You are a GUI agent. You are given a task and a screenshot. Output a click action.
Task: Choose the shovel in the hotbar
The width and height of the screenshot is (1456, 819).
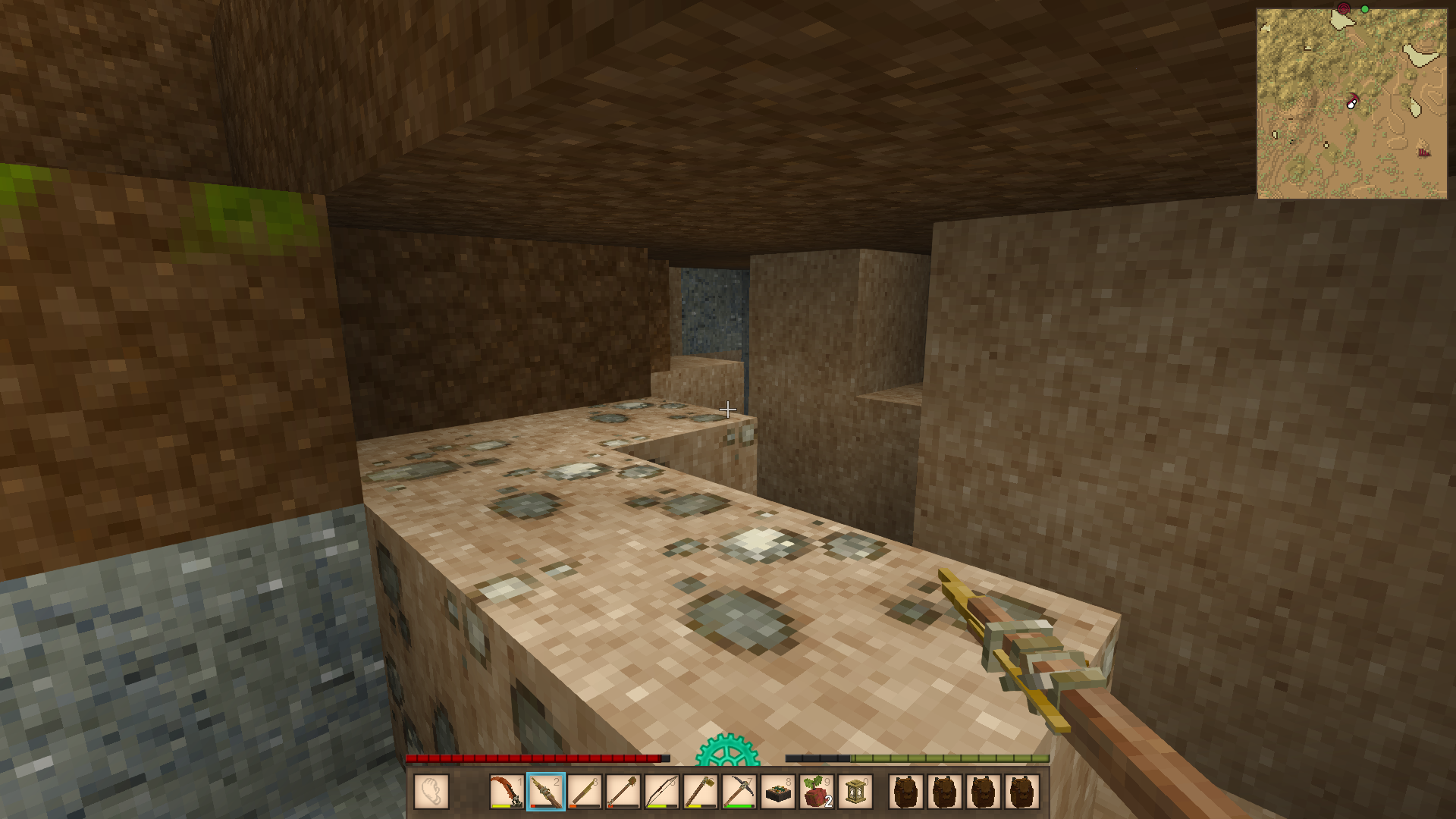pyautogui.click(x=623, y=792)
